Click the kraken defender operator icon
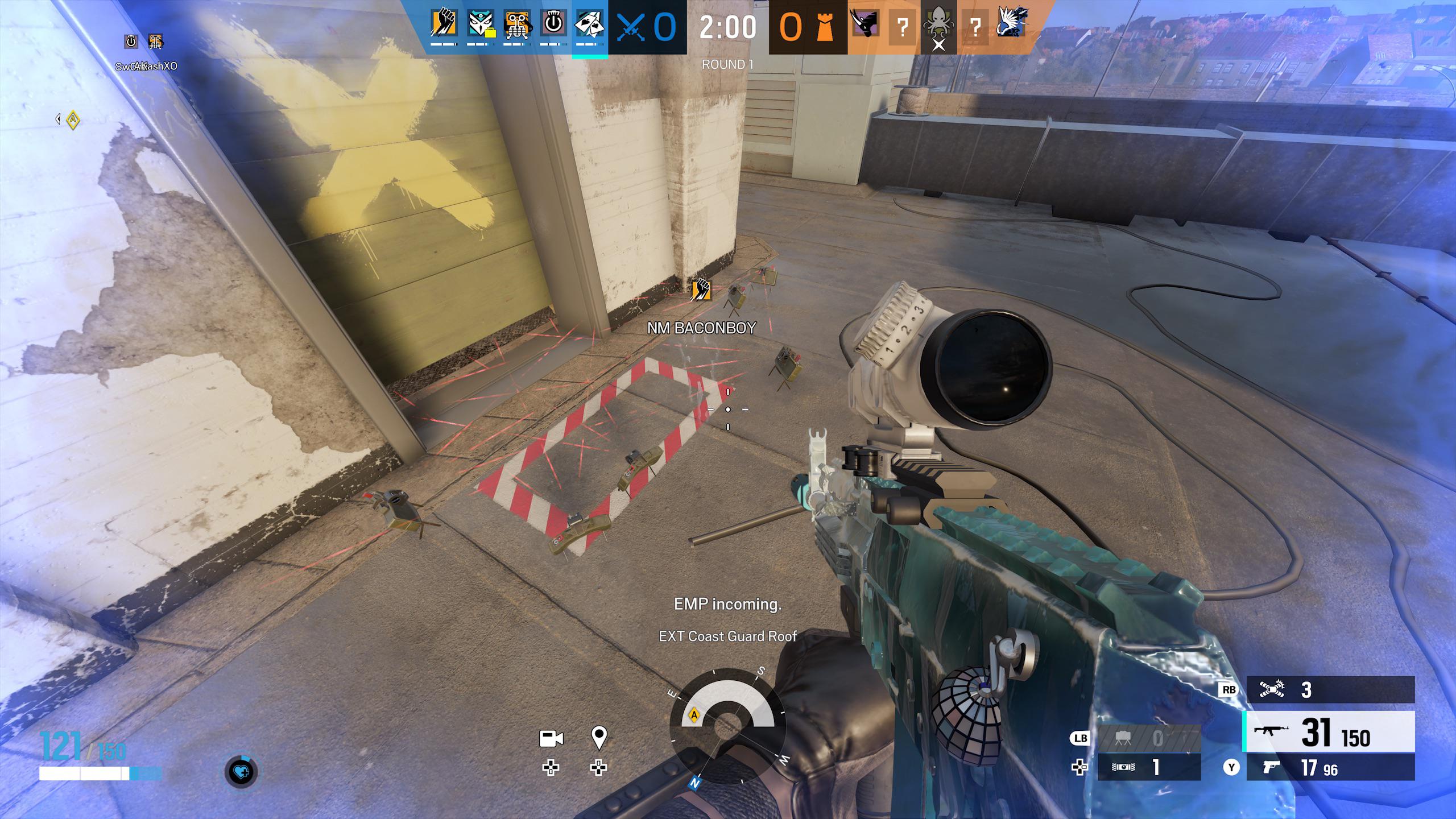Image resolution: width=1456 pixels, height=819 pixels. (x=938, y=24)
